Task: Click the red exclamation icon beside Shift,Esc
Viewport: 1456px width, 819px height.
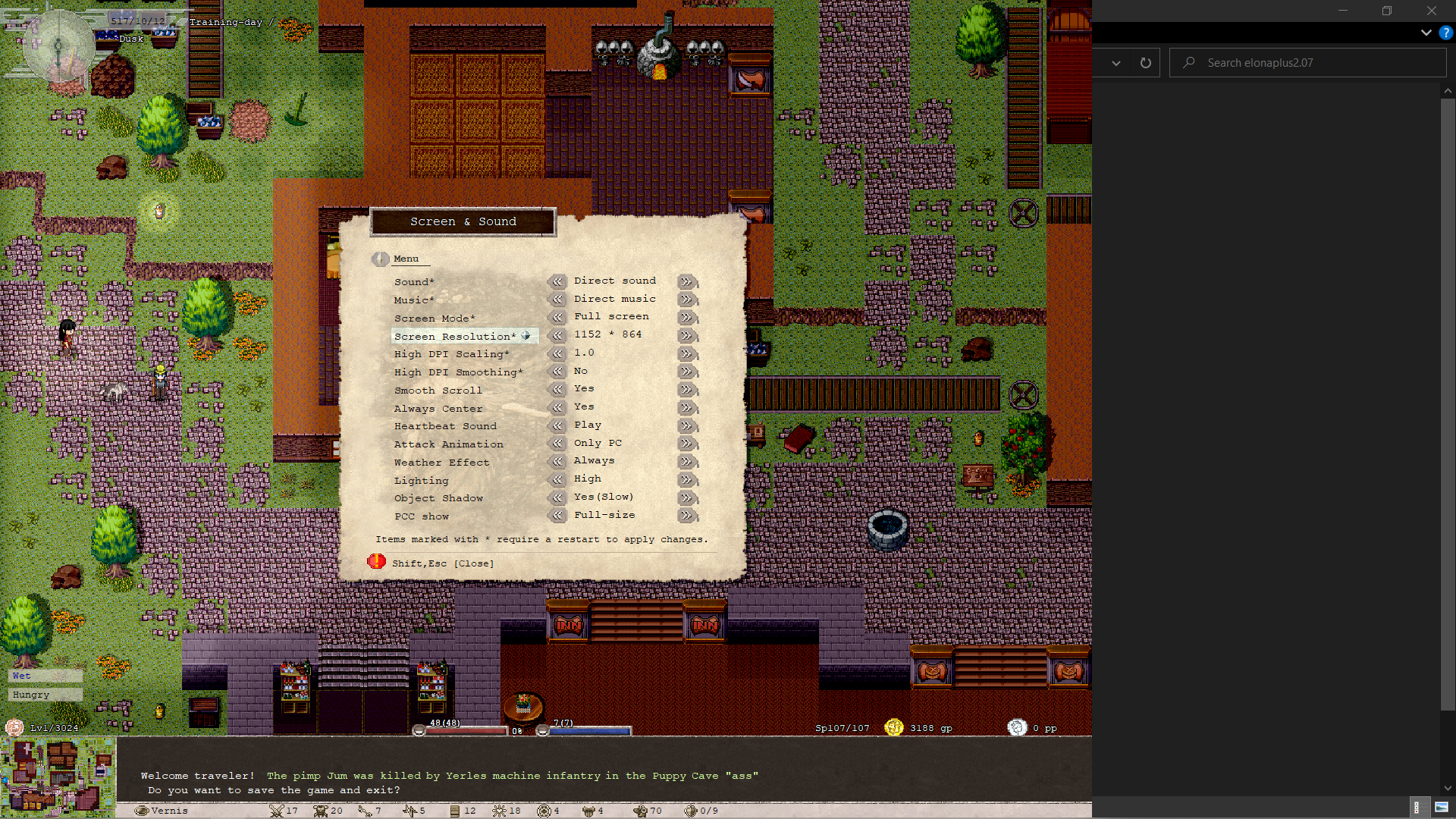Action: 377,562
